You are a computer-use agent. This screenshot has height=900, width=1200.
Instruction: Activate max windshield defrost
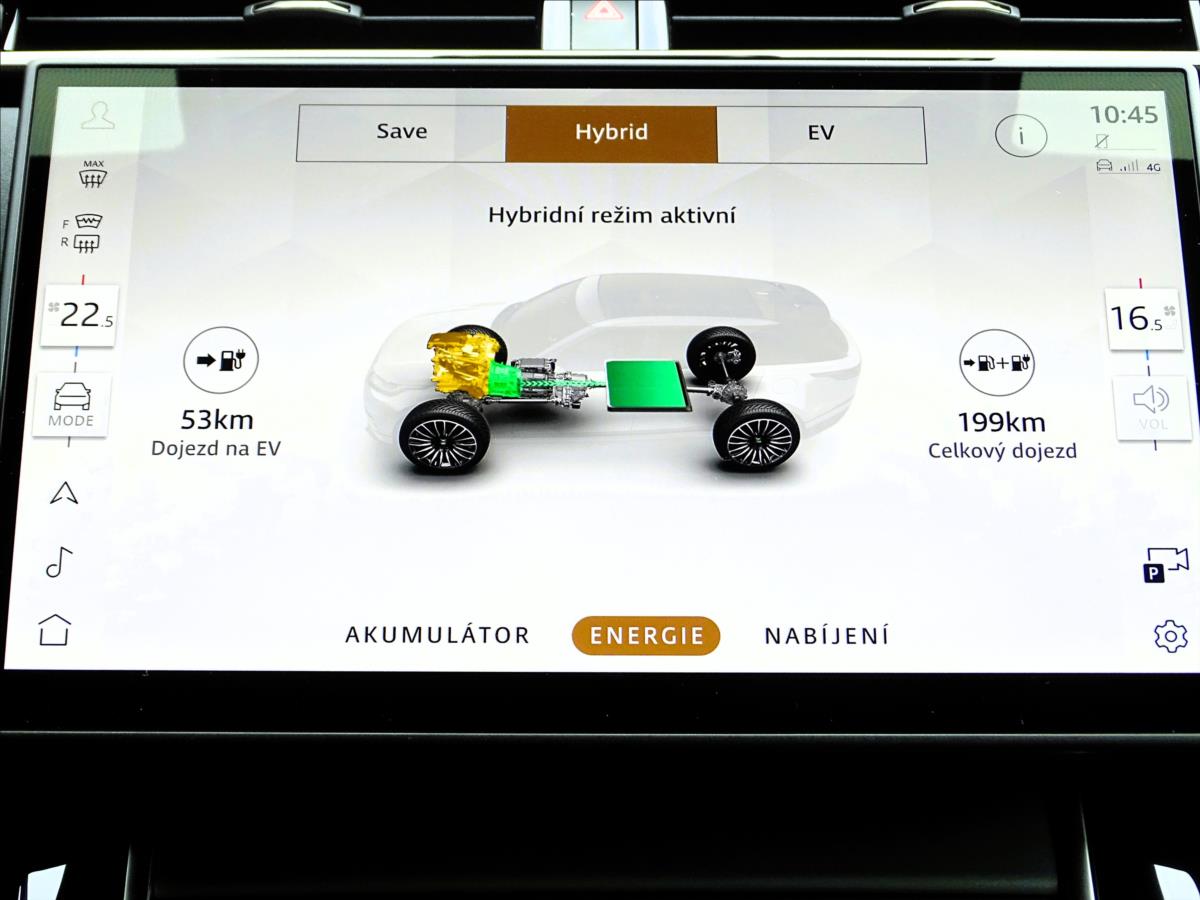(94, 173)
